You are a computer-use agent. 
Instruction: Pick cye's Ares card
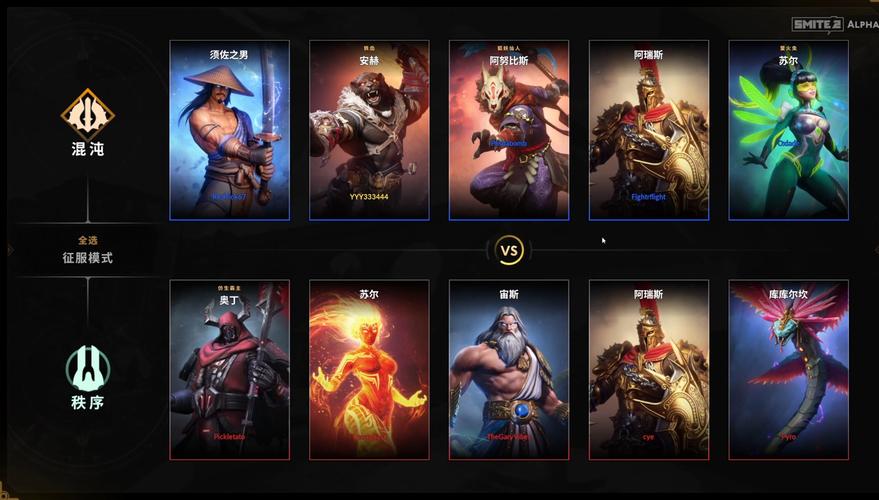648,370
